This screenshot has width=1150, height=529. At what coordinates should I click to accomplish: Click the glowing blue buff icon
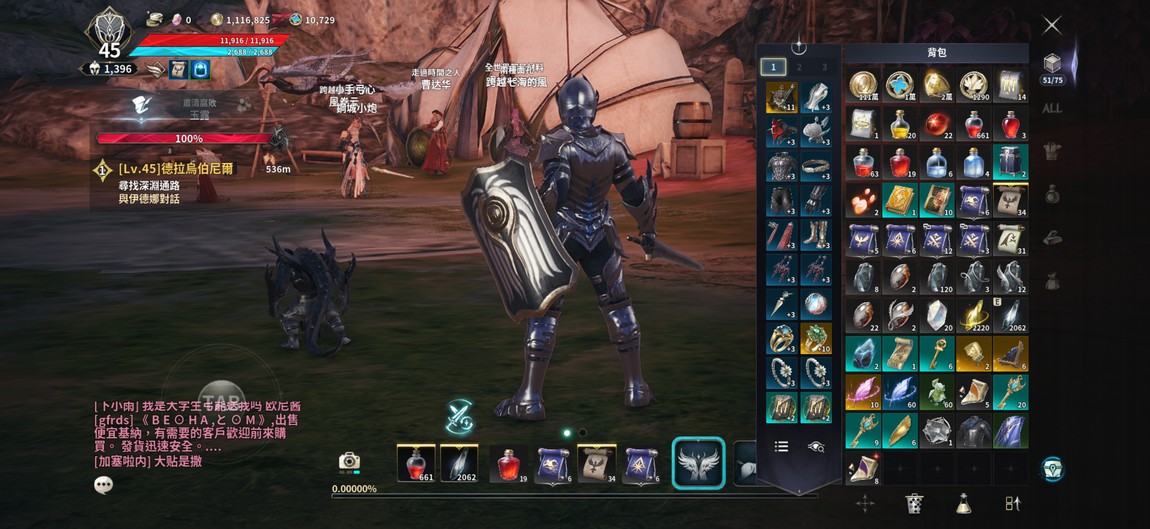(x=200, y=69)
